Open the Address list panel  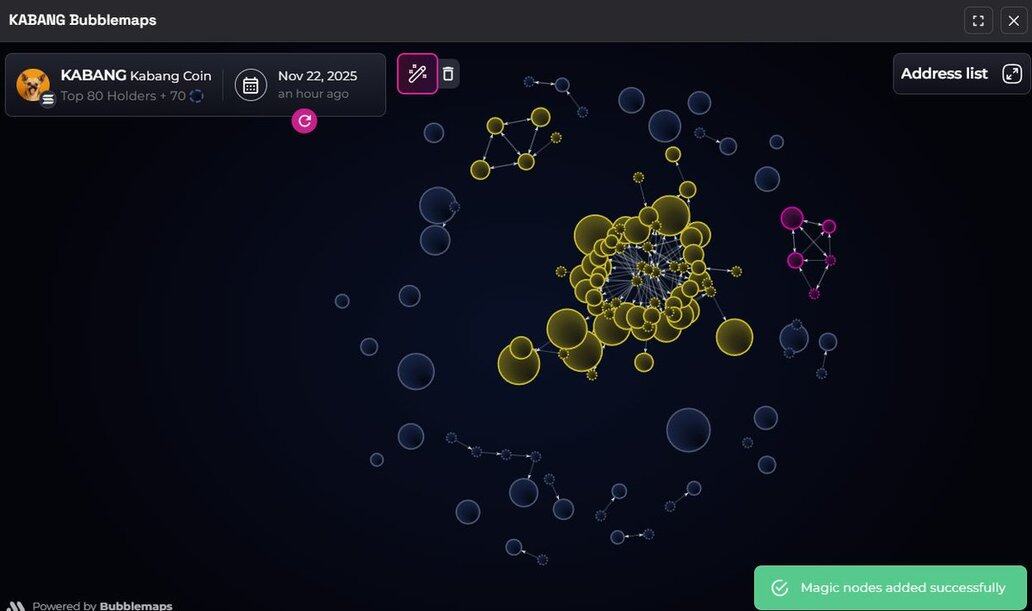coord(960,74)
